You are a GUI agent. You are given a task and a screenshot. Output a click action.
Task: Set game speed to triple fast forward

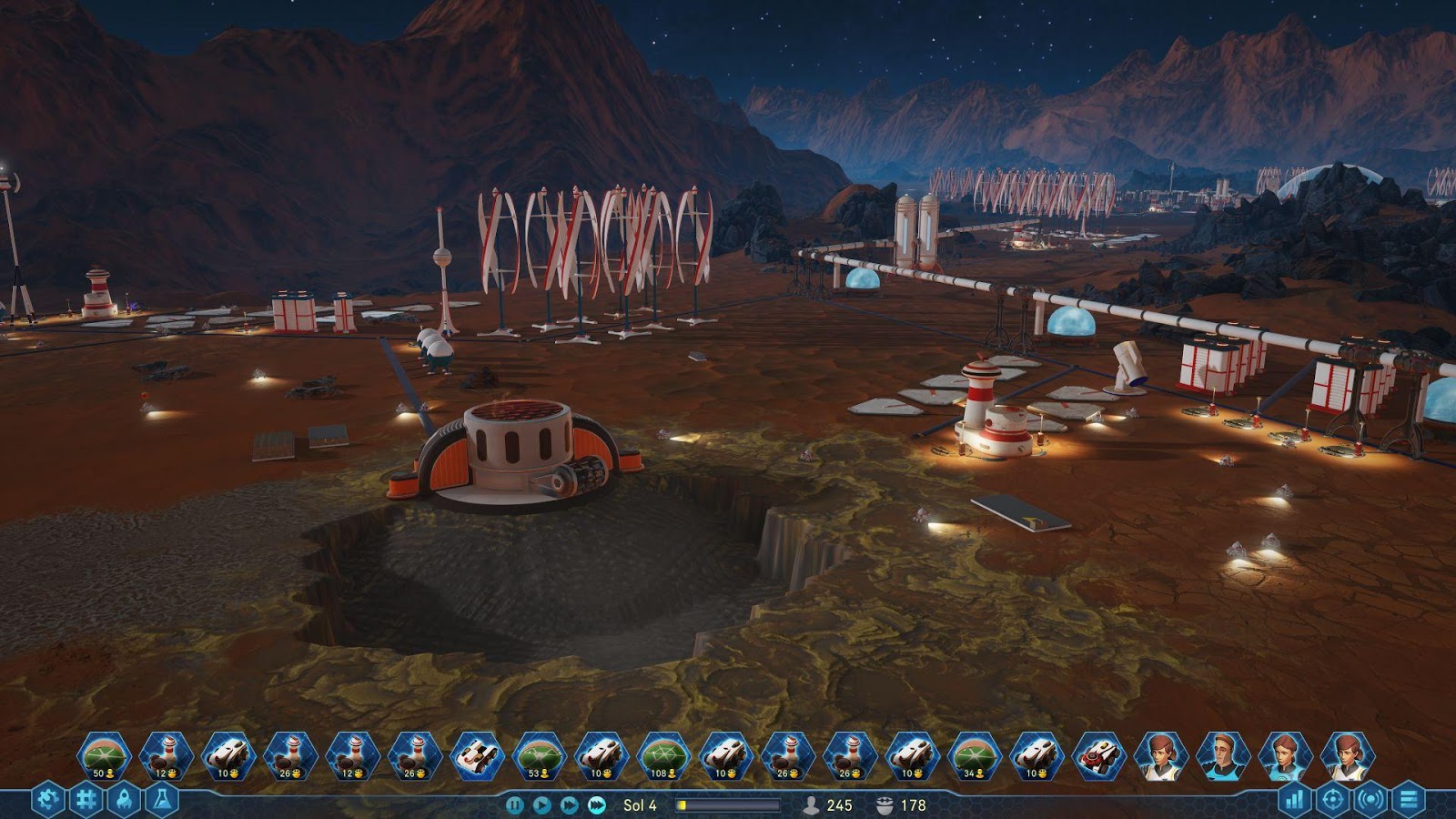(597, 805)
